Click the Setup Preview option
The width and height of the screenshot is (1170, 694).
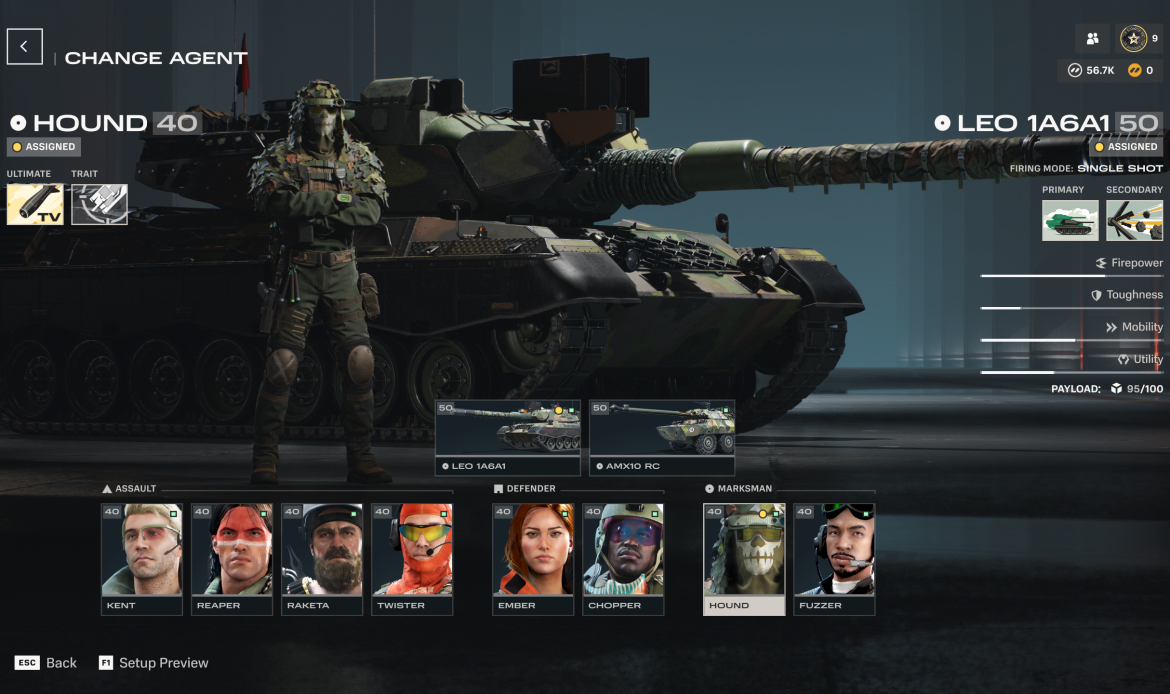coord(154,663)
